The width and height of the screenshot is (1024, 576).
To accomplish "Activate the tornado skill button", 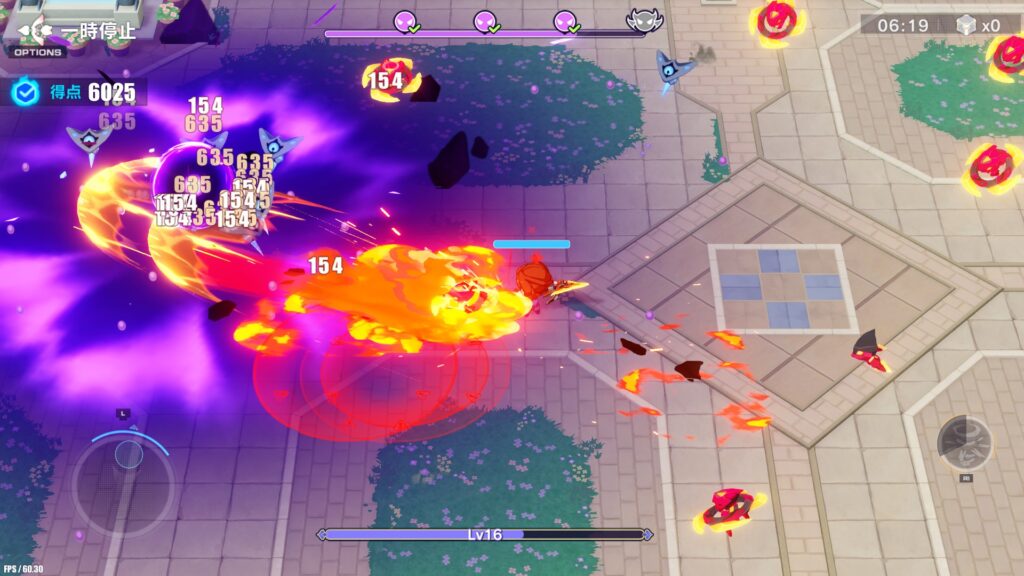I will (x=964, y=442).
